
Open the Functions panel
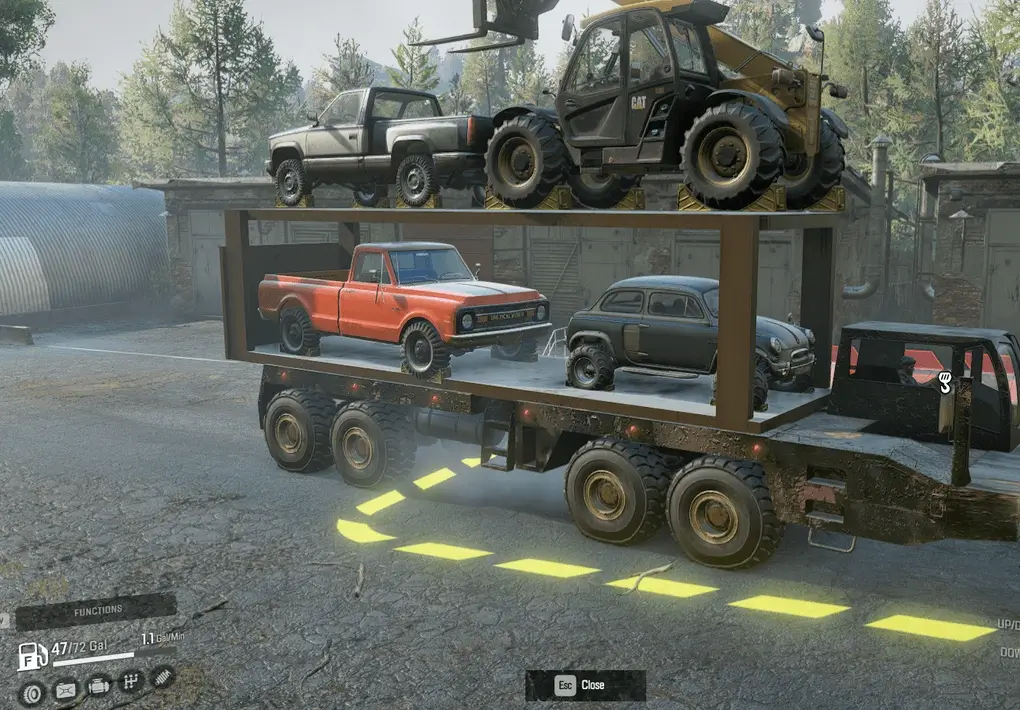click(x=97, y=610)
